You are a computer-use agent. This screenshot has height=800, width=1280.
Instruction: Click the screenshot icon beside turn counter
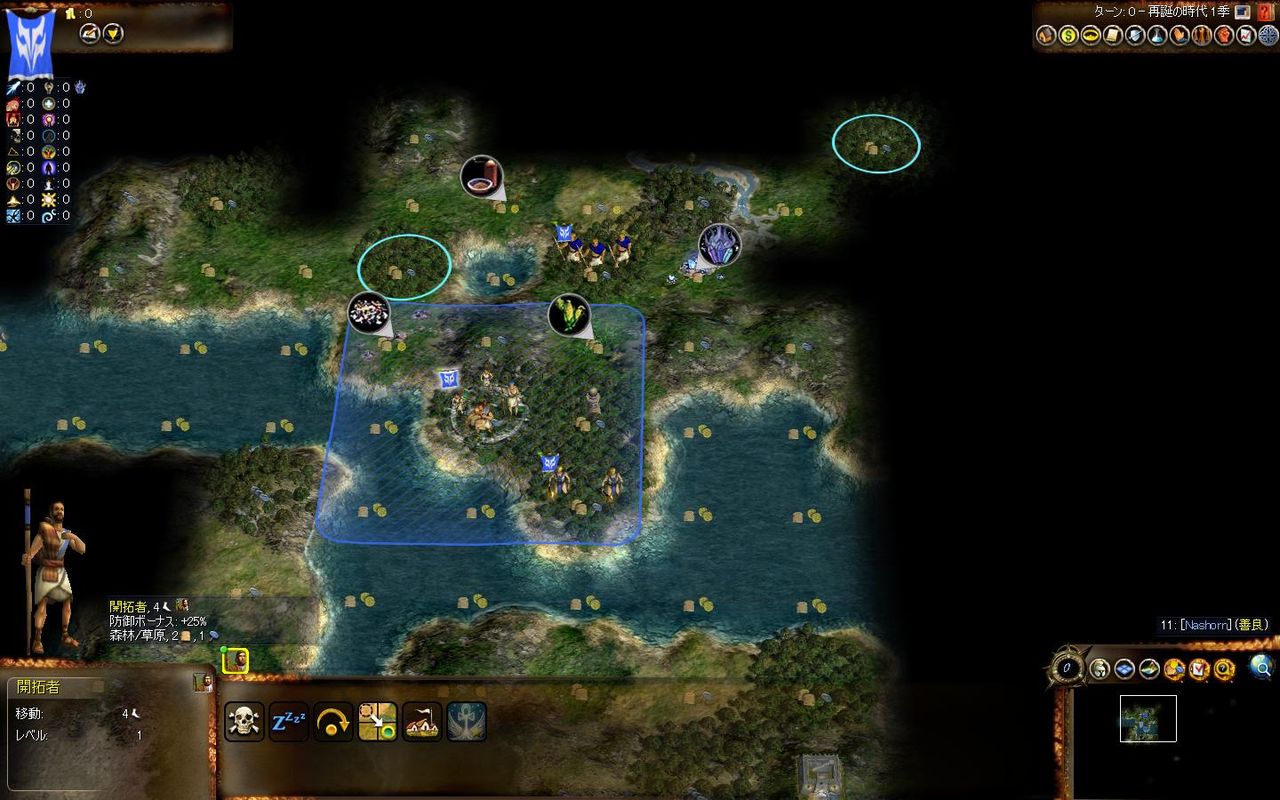click(1242, 12)
